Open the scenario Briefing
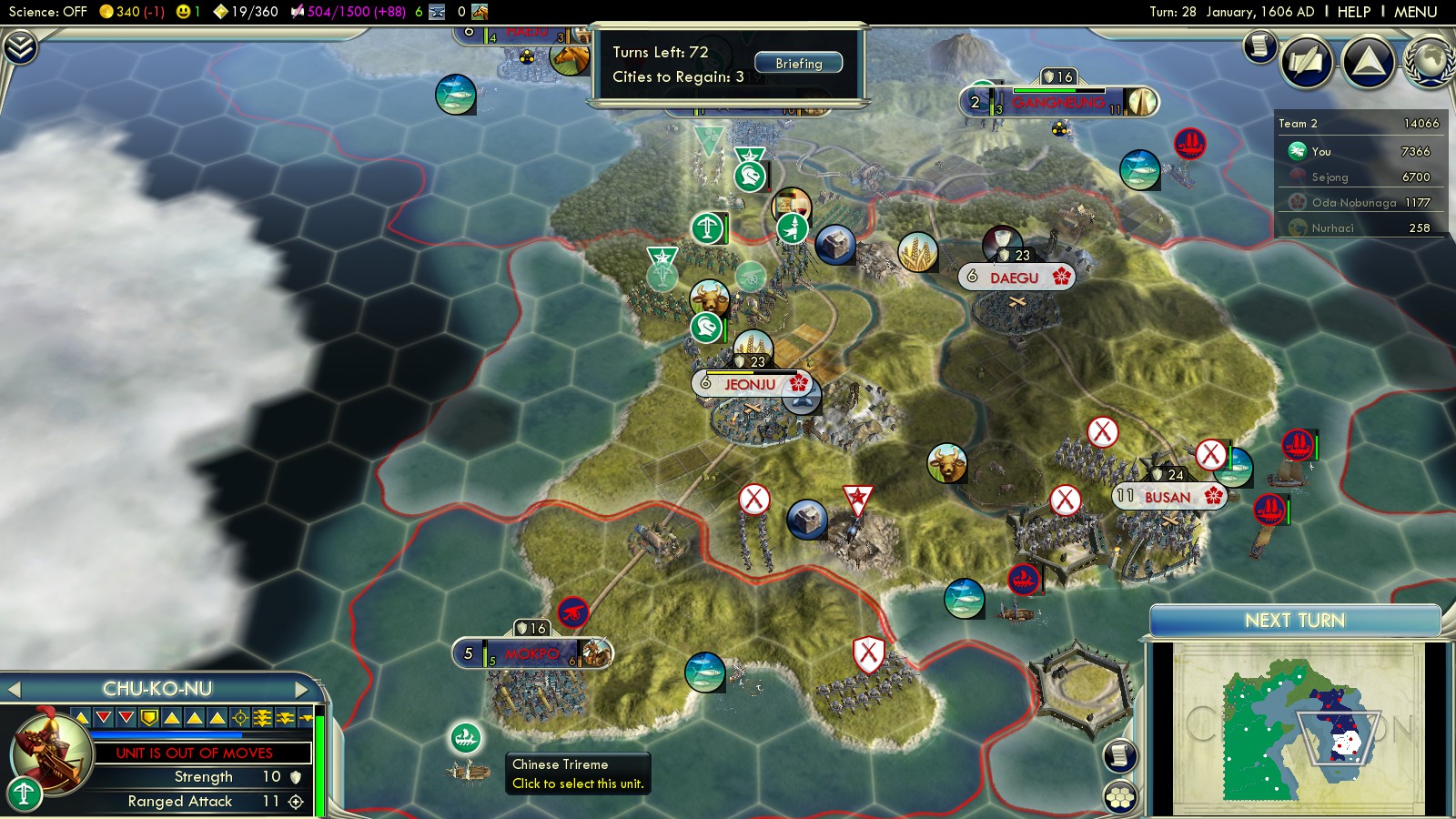 (798, 64)
